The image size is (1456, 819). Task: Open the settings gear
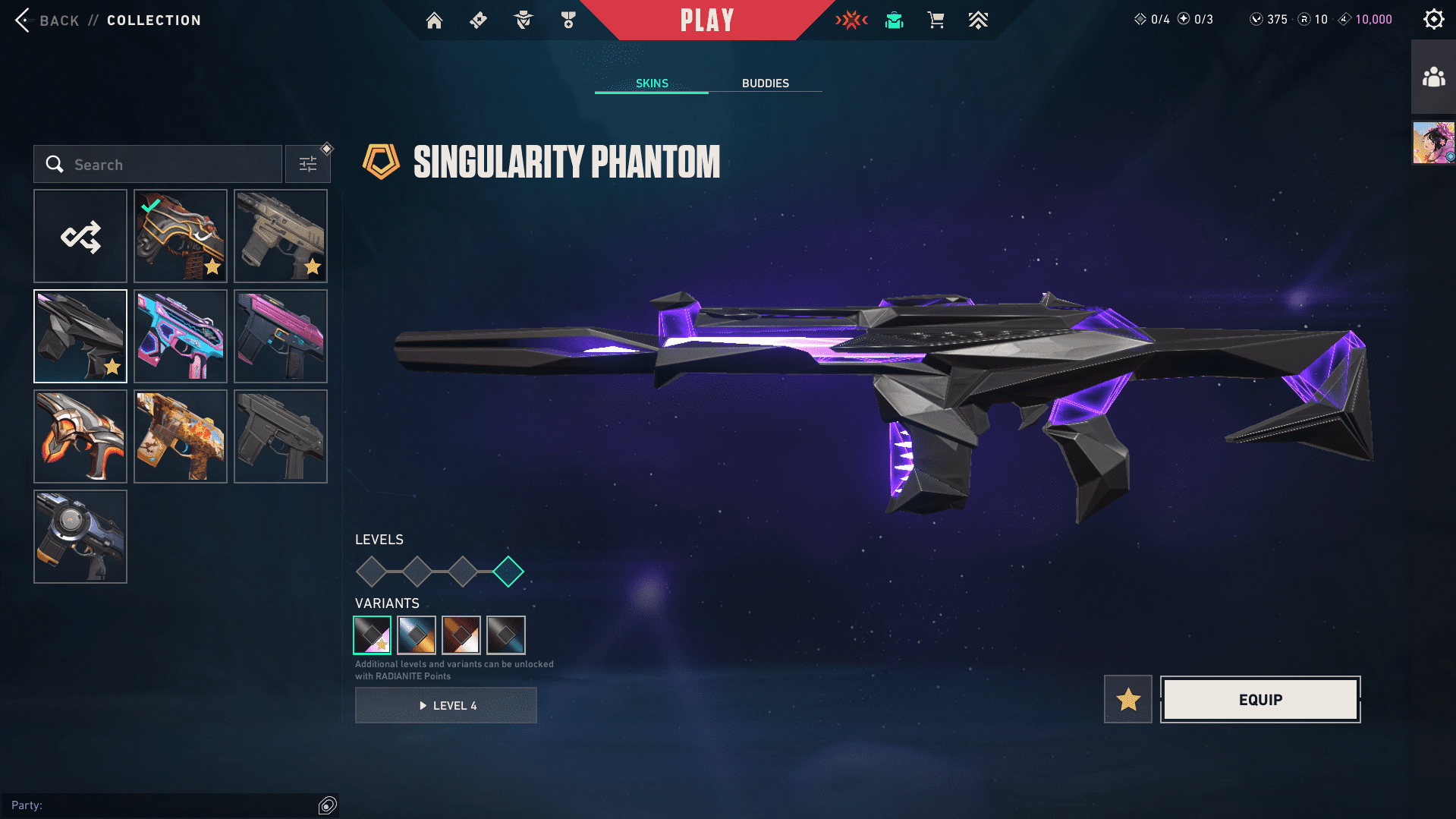point(1433,20)
